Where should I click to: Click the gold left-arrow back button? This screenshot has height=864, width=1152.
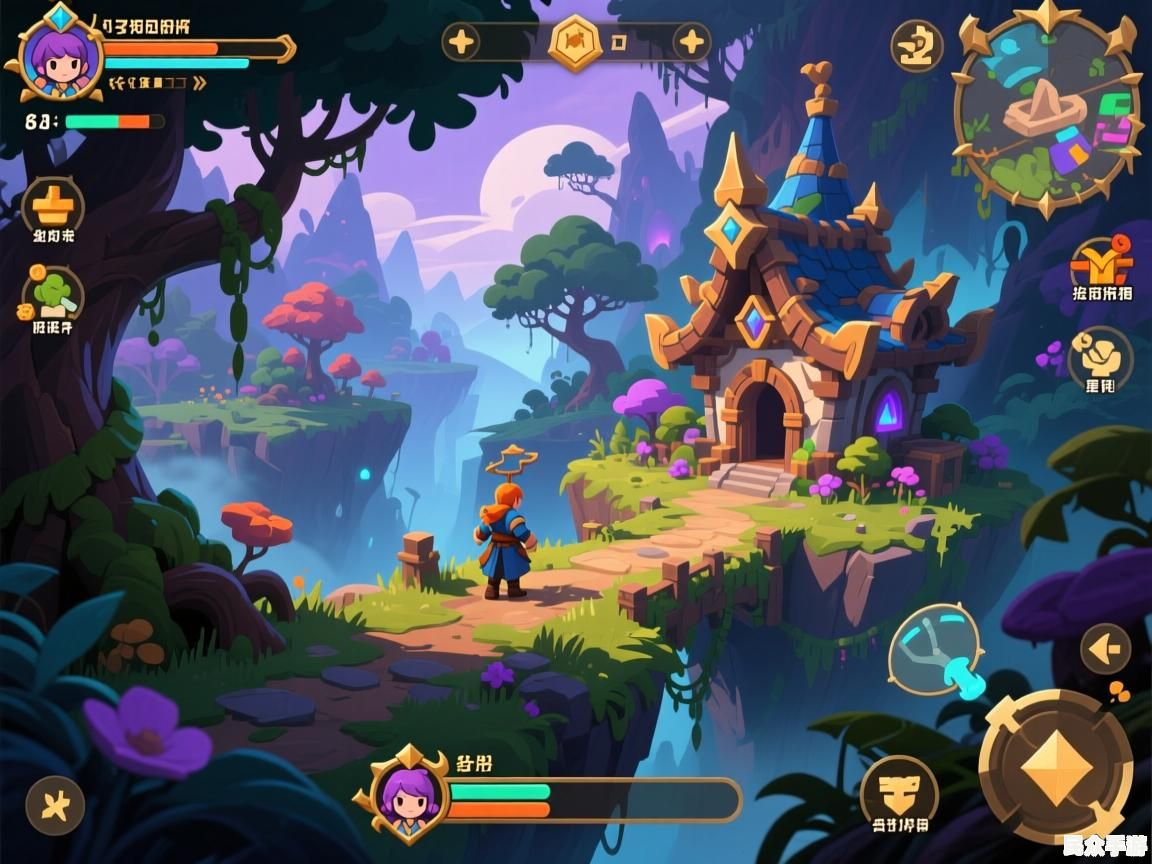pos(1105,650)
